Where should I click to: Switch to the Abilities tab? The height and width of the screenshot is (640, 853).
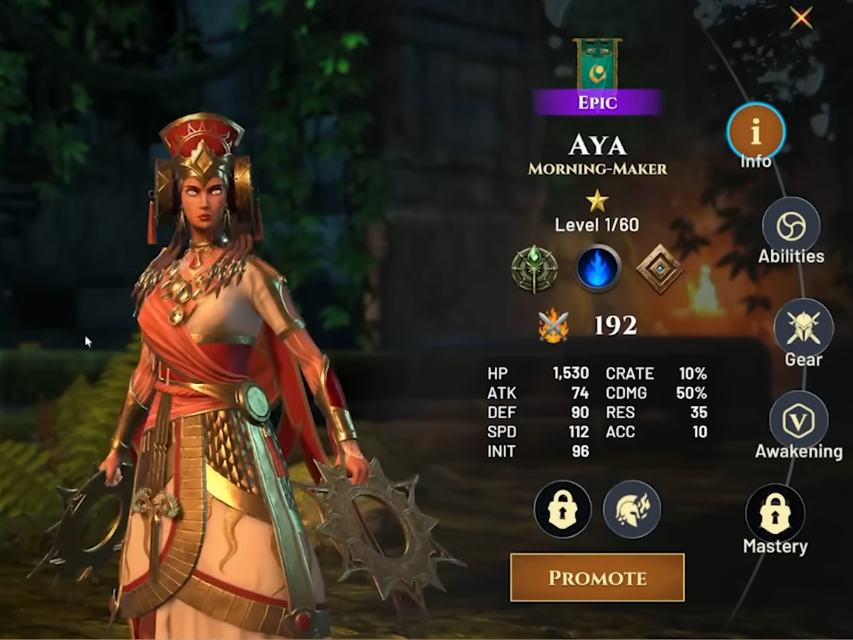791,226
